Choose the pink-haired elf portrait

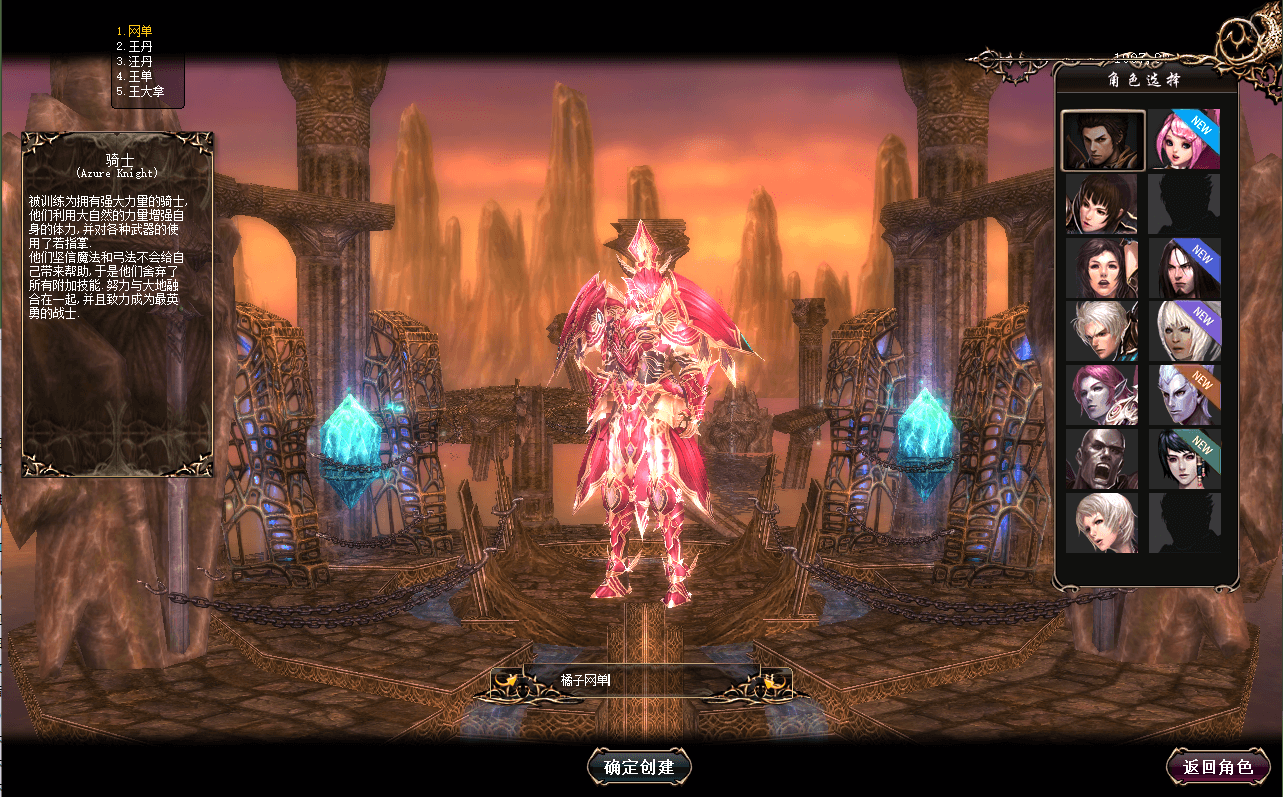1102,396
